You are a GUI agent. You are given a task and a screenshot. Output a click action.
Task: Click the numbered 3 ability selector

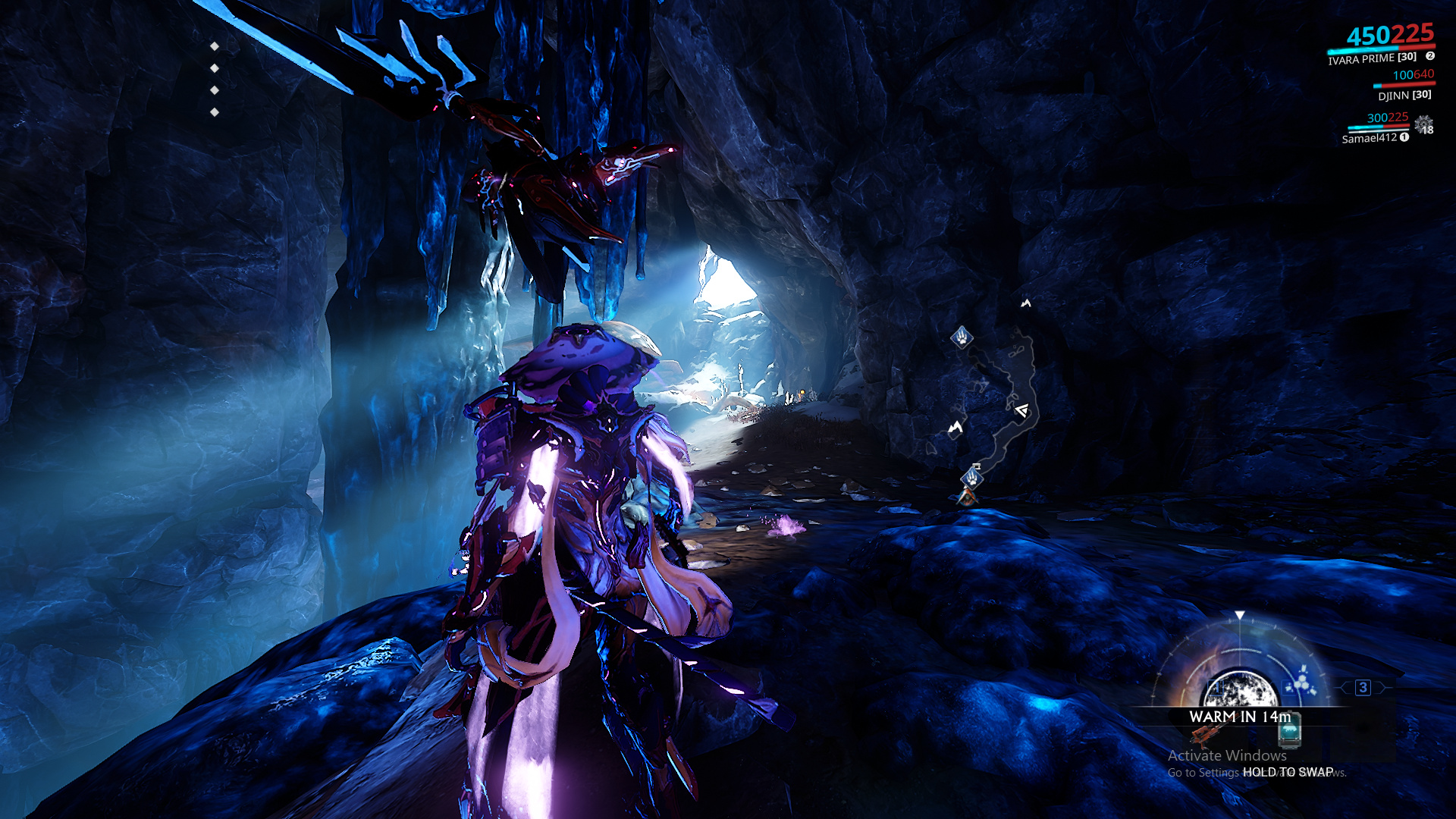[x=1363, y=688]
